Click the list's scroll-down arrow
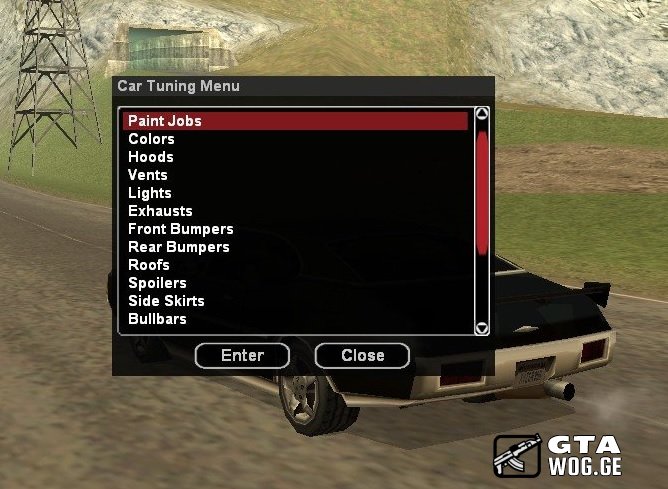 click(482, 327)
